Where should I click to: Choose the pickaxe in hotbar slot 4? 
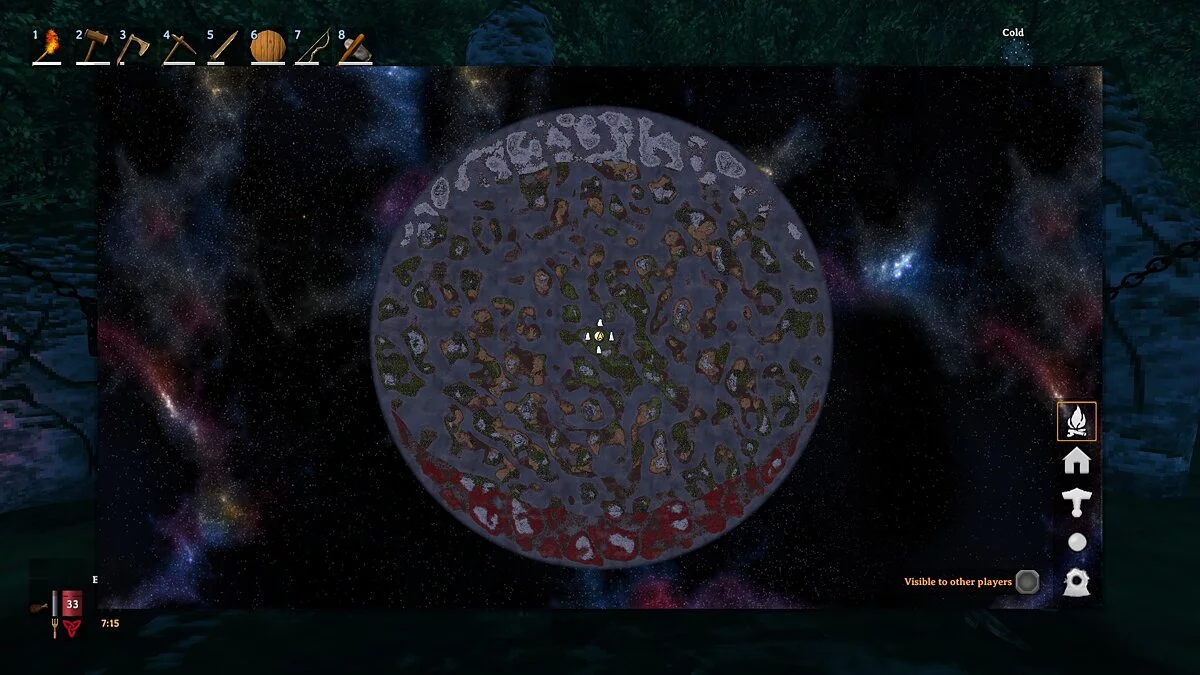179,48
